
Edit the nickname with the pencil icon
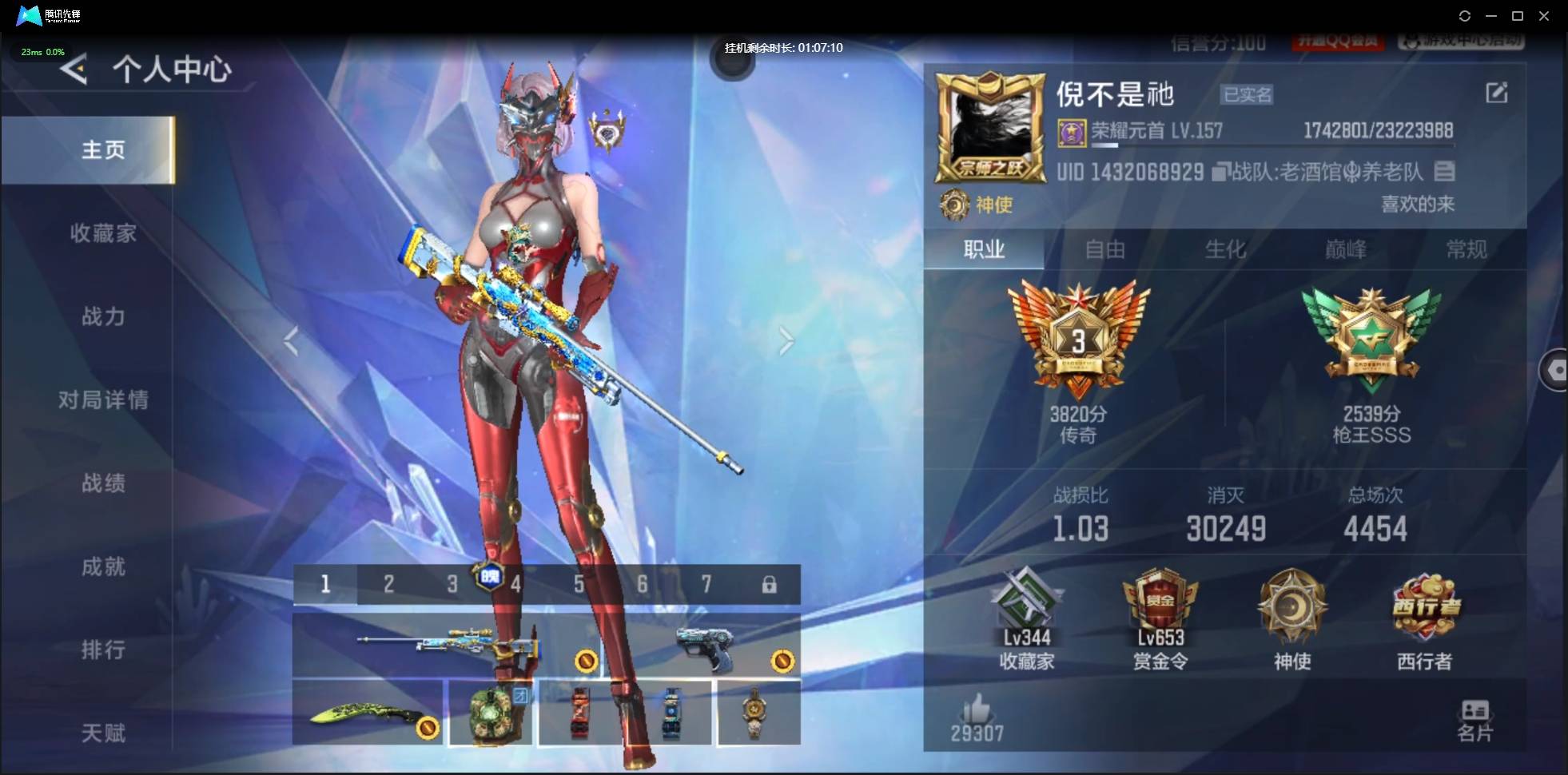tap(1498, 93)
